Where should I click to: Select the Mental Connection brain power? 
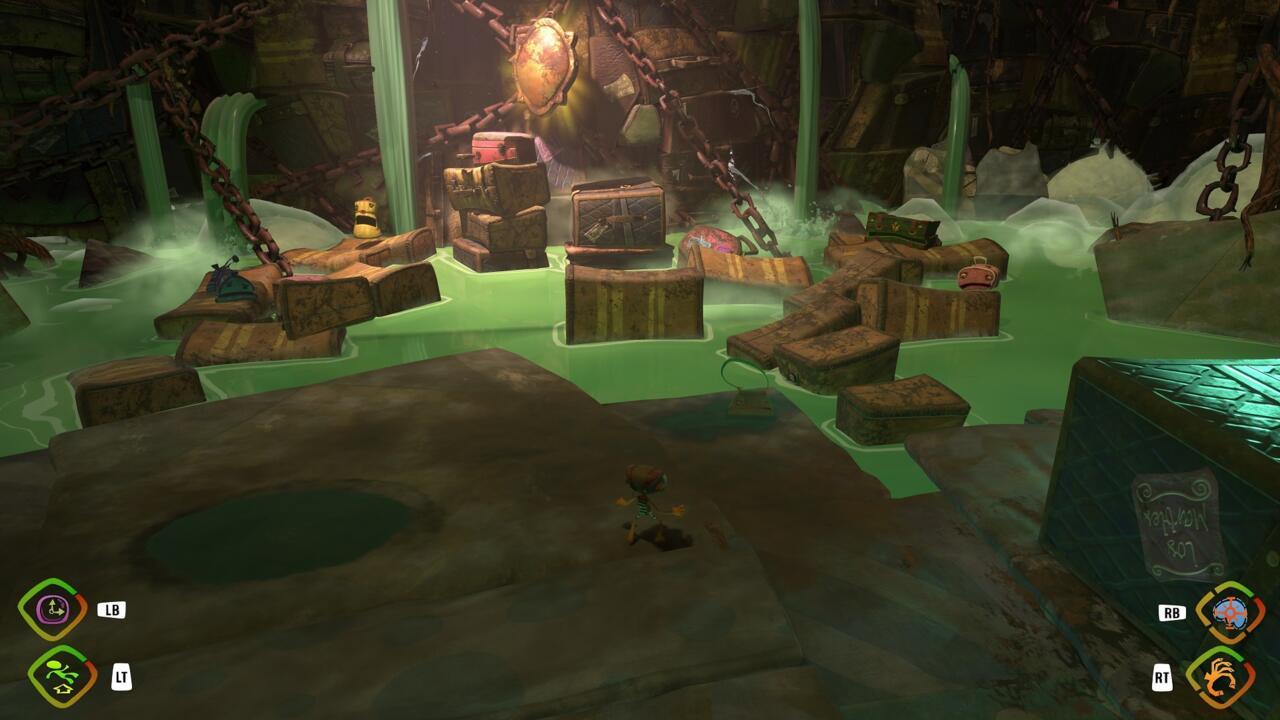(1229, 612)
